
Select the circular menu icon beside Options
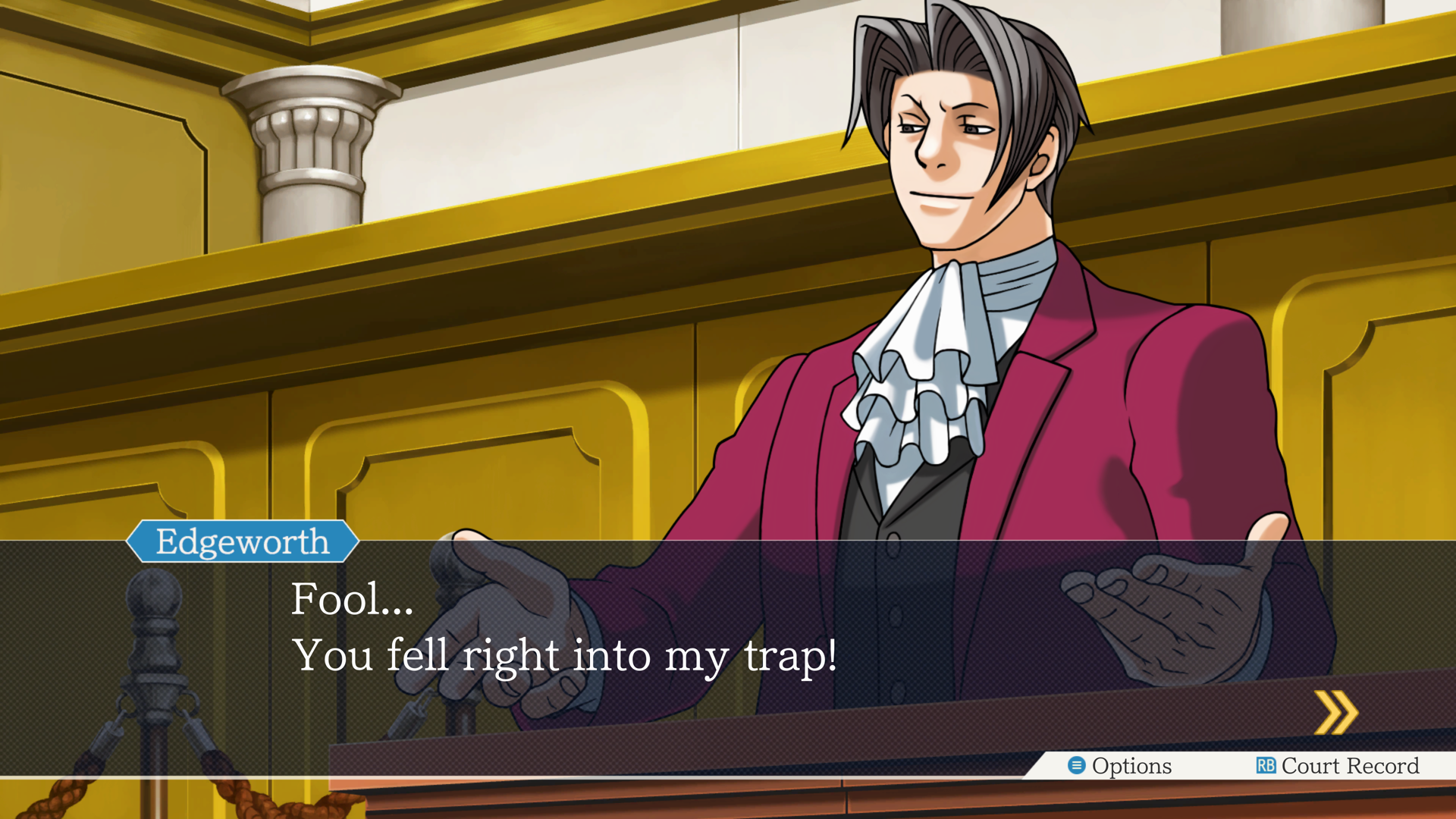pyautogui.click(x=1075, y=766)
